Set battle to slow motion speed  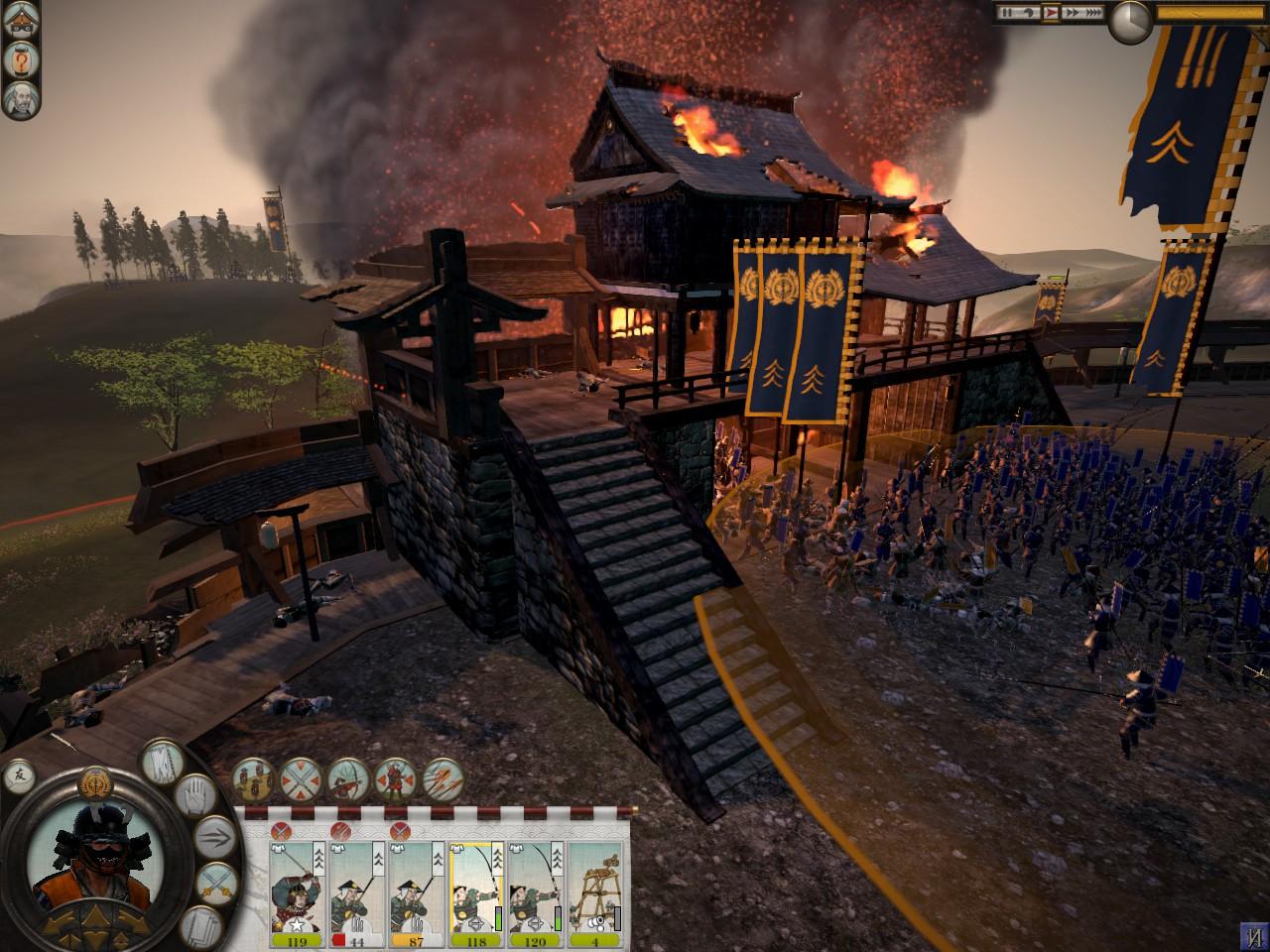click(1029, 13)
